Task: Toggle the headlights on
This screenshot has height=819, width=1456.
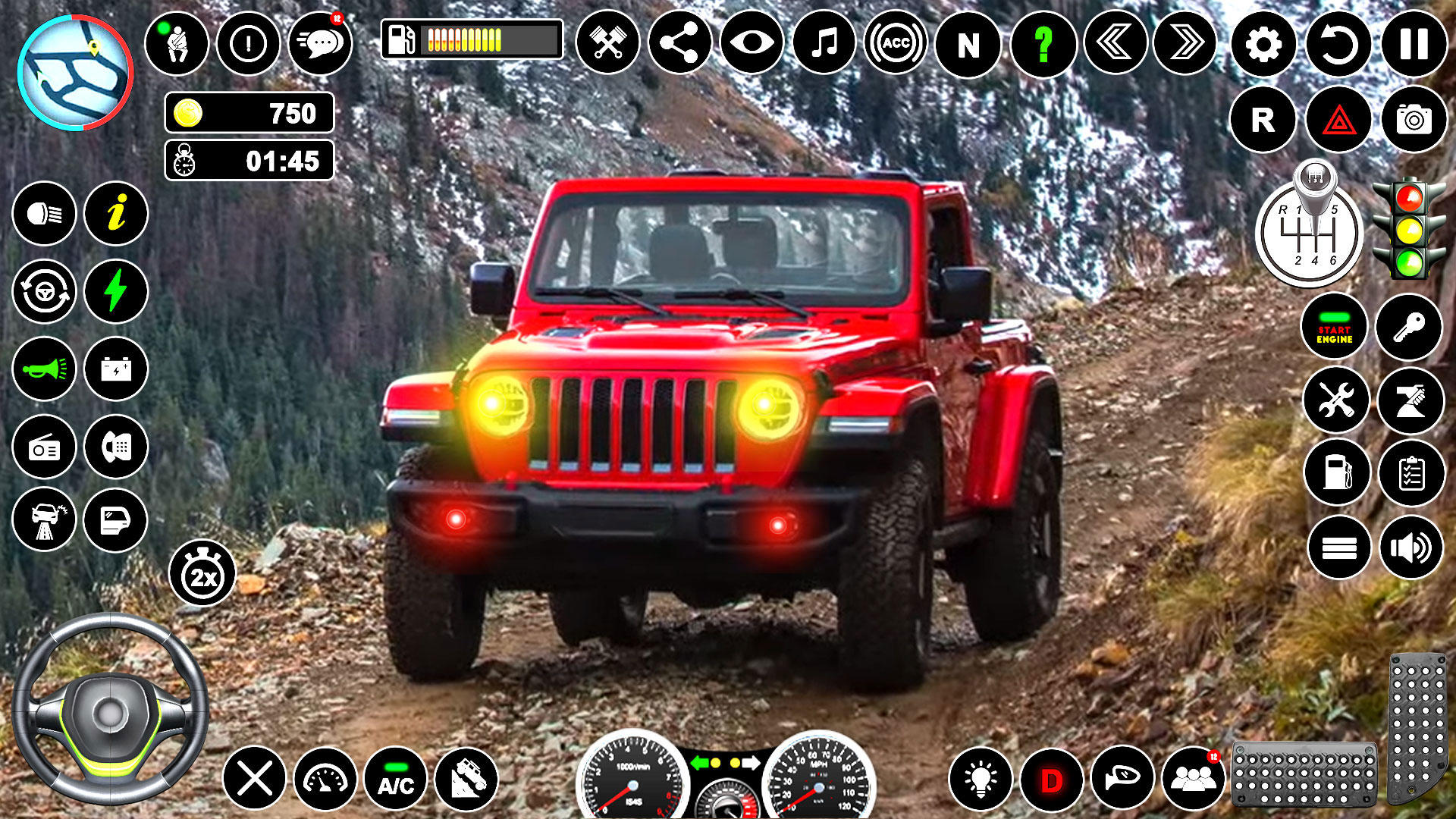Action: coord(43,215)
